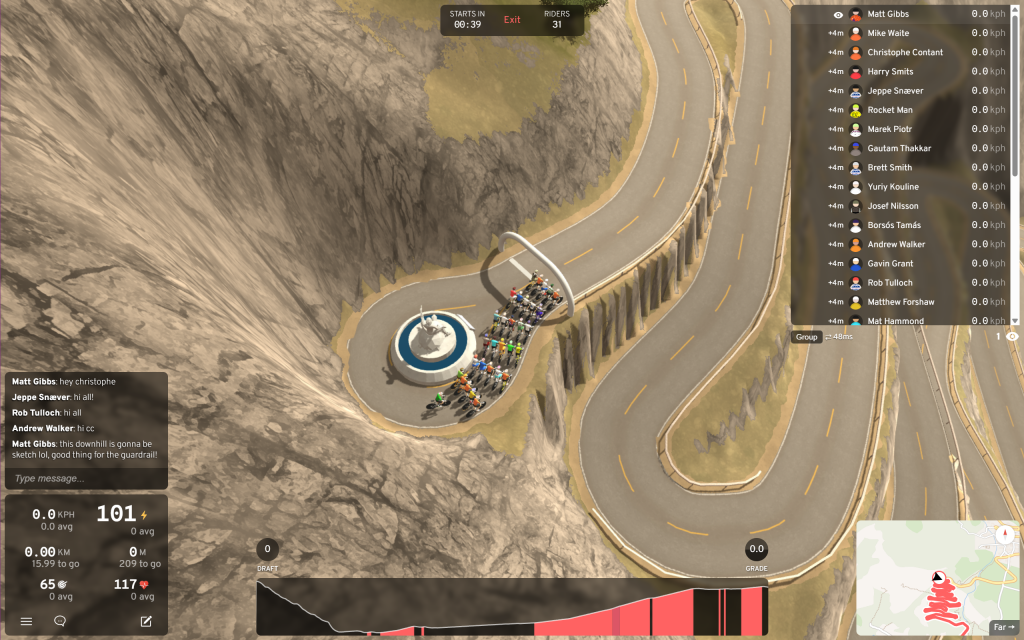Toggle the chat bubble icon
Viewport: 1024px width, 640px height.
(x=60, y=621)
